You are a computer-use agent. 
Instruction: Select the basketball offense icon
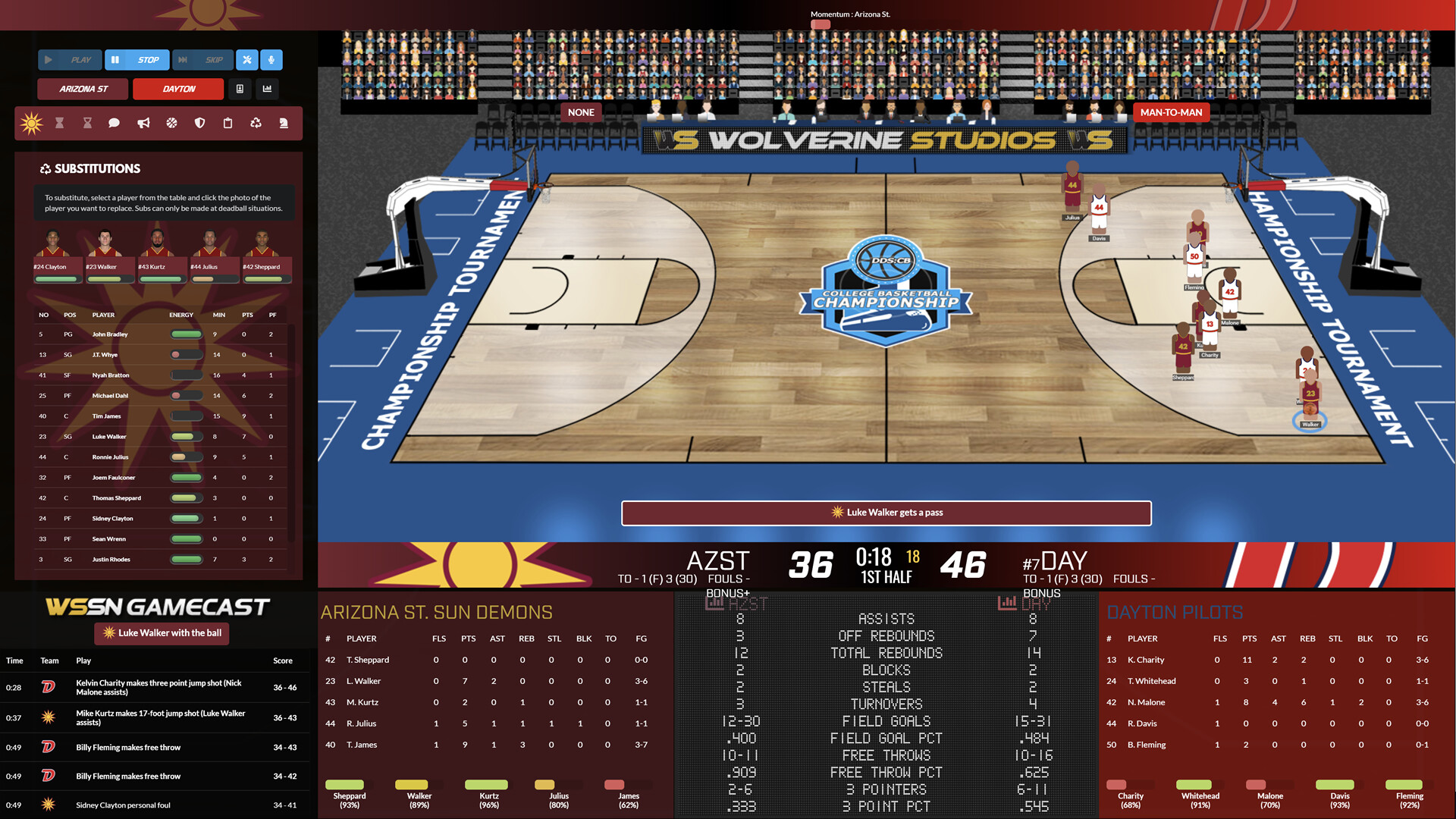pyautogui.click(x=171, y=123)
